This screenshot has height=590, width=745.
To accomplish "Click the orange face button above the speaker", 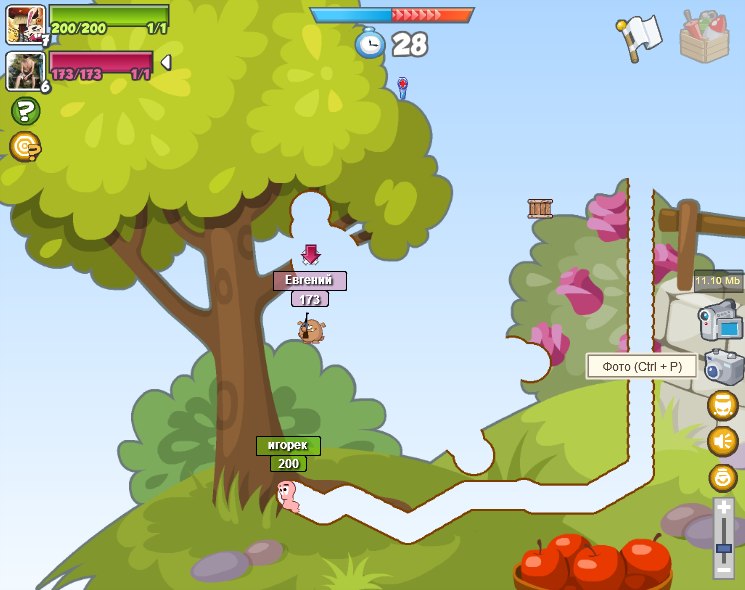I will (x=722, y=405).
